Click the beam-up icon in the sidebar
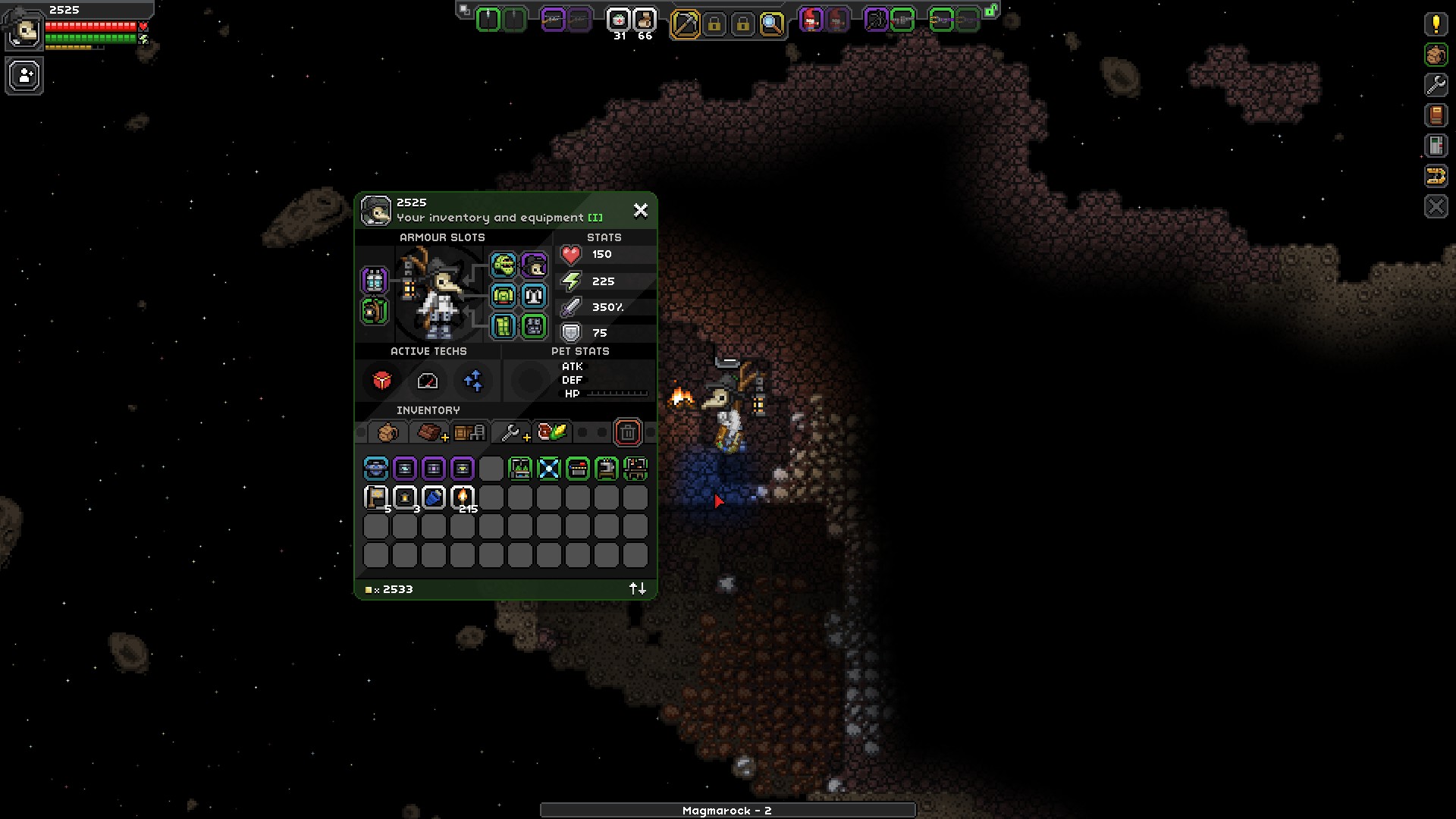 coord(1436,177)
